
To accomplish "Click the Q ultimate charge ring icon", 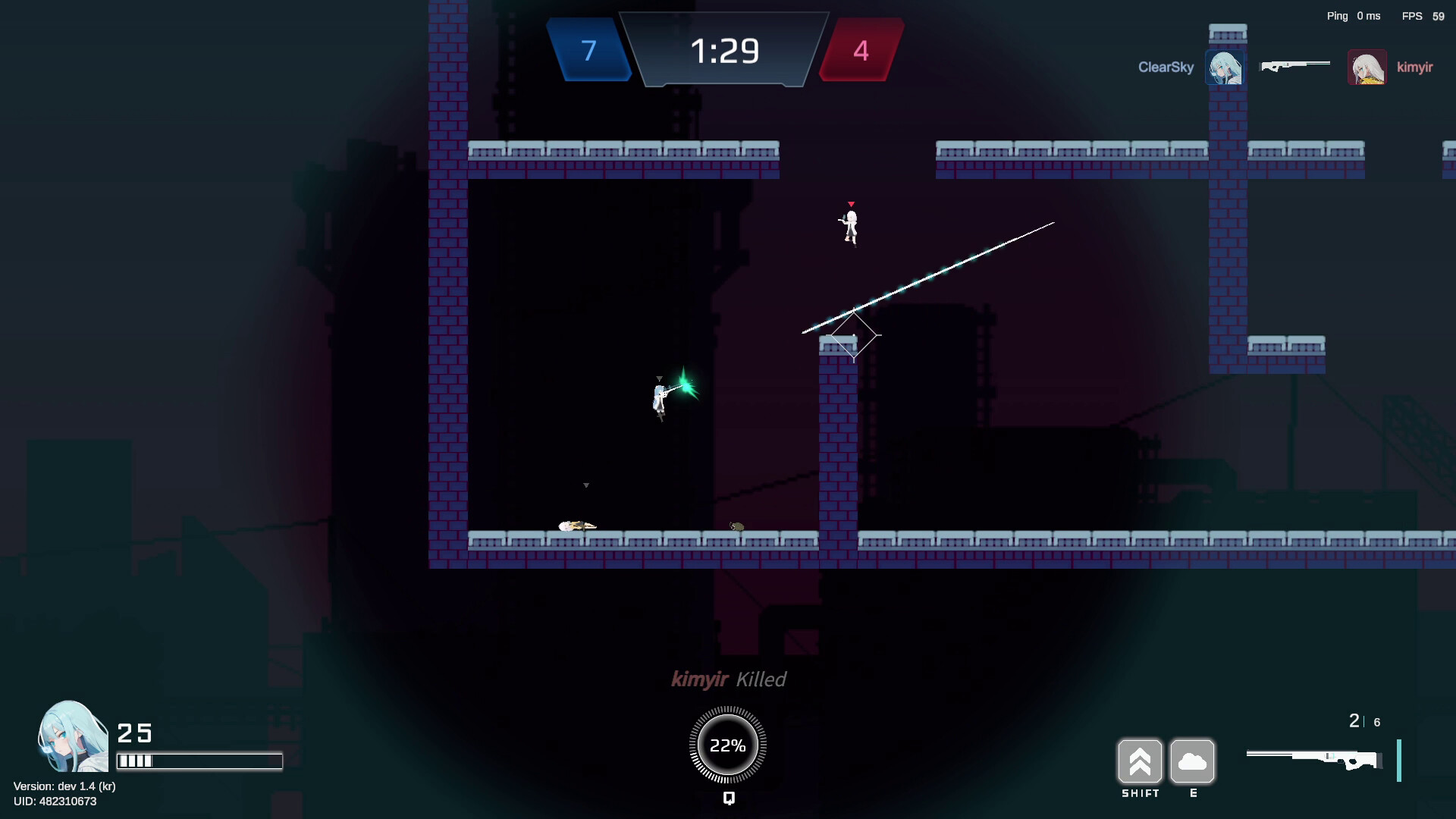I will pyautogui.click(x=727, y=745).
